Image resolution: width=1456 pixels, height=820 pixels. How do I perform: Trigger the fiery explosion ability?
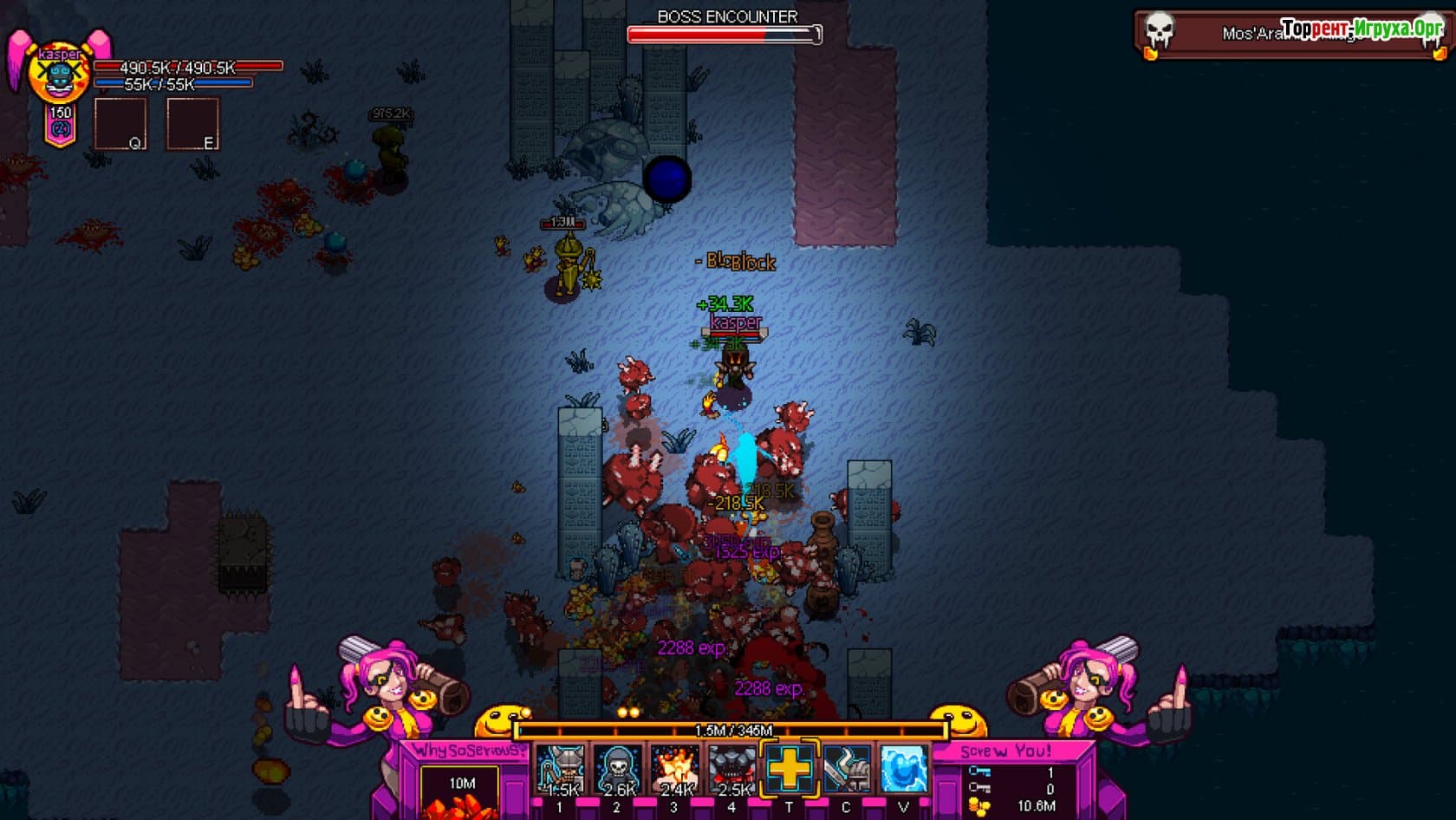click(674, 770)
